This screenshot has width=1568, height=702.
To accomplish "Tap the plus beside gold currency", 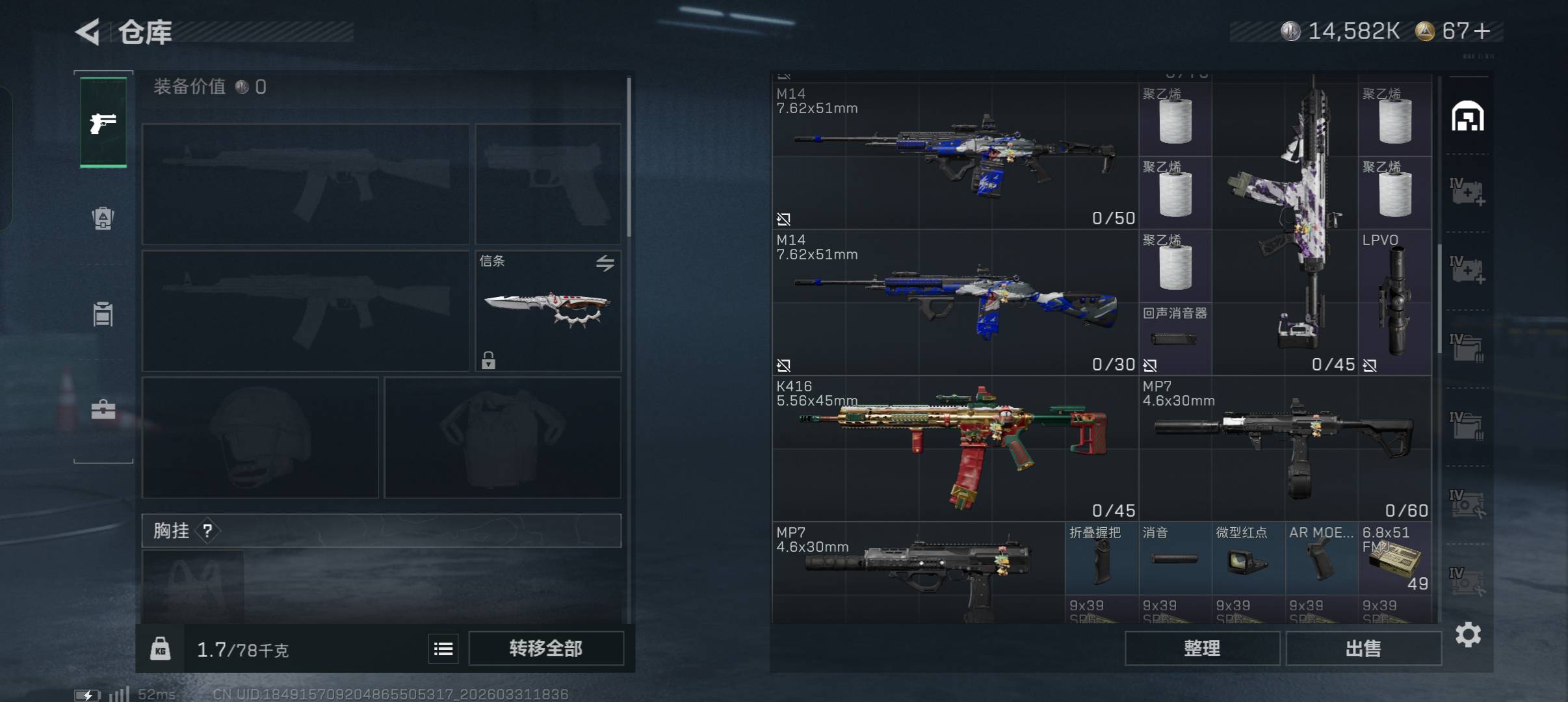I will point(1483,31).
